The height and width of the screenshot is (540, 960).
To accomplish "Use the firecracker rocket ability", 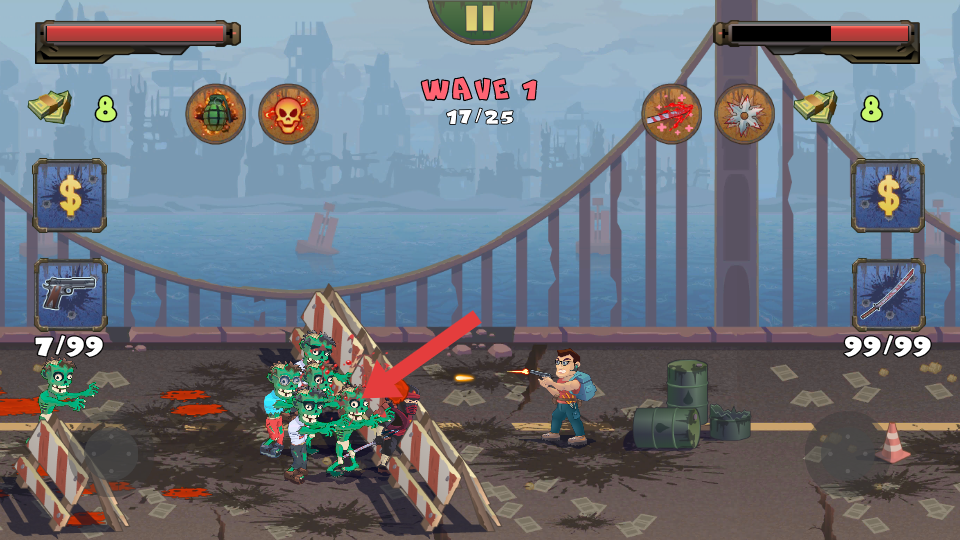I will pos(672,114).
